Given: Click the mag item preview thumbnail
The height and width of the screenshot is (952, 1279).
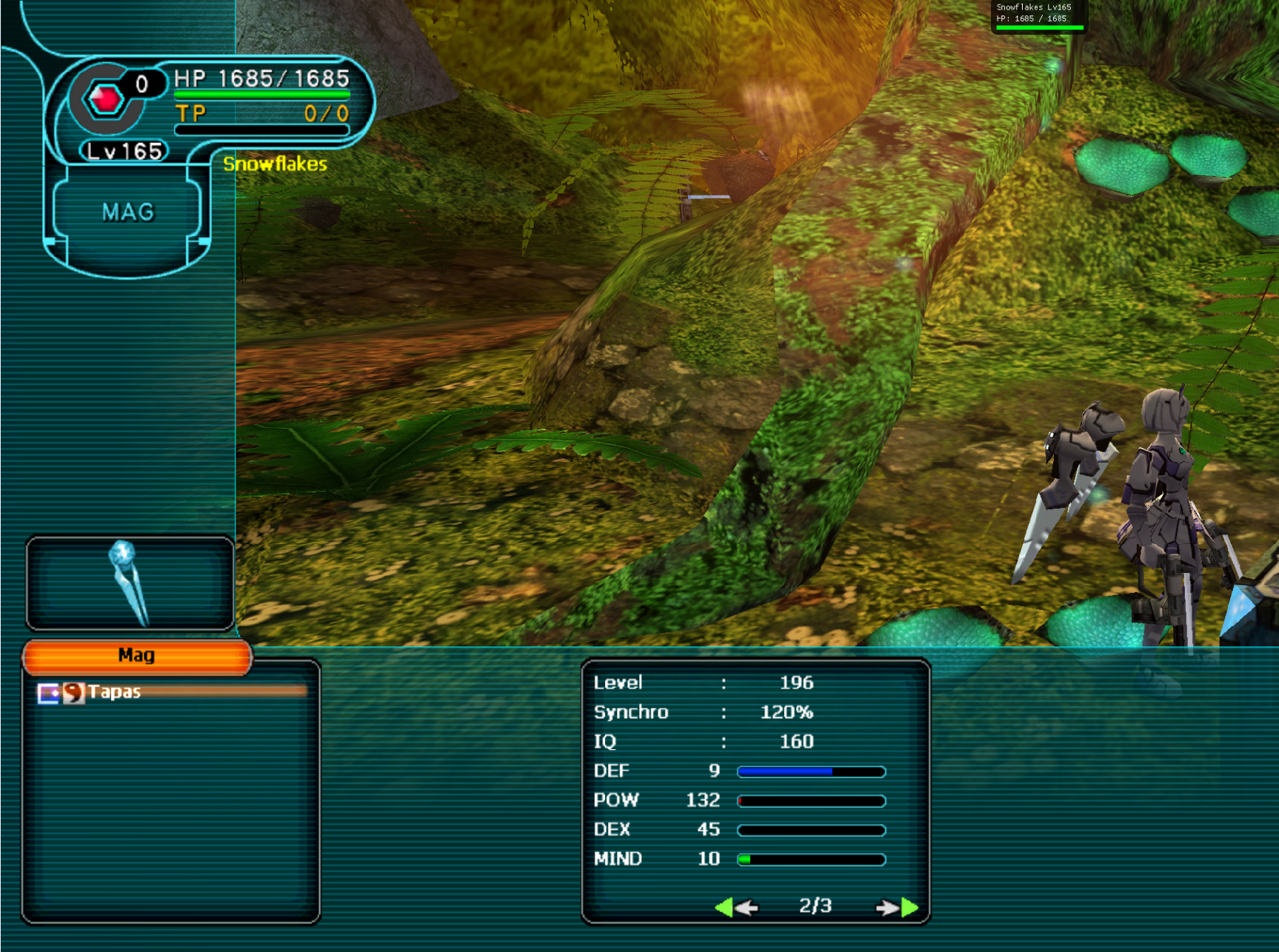Looking at the screenshot, I should tap(130, 583).
